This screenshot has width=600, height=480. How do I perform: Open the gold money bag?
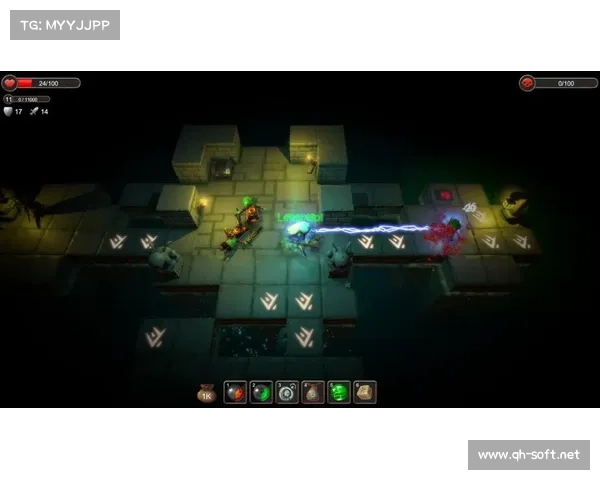coord(207,393)
